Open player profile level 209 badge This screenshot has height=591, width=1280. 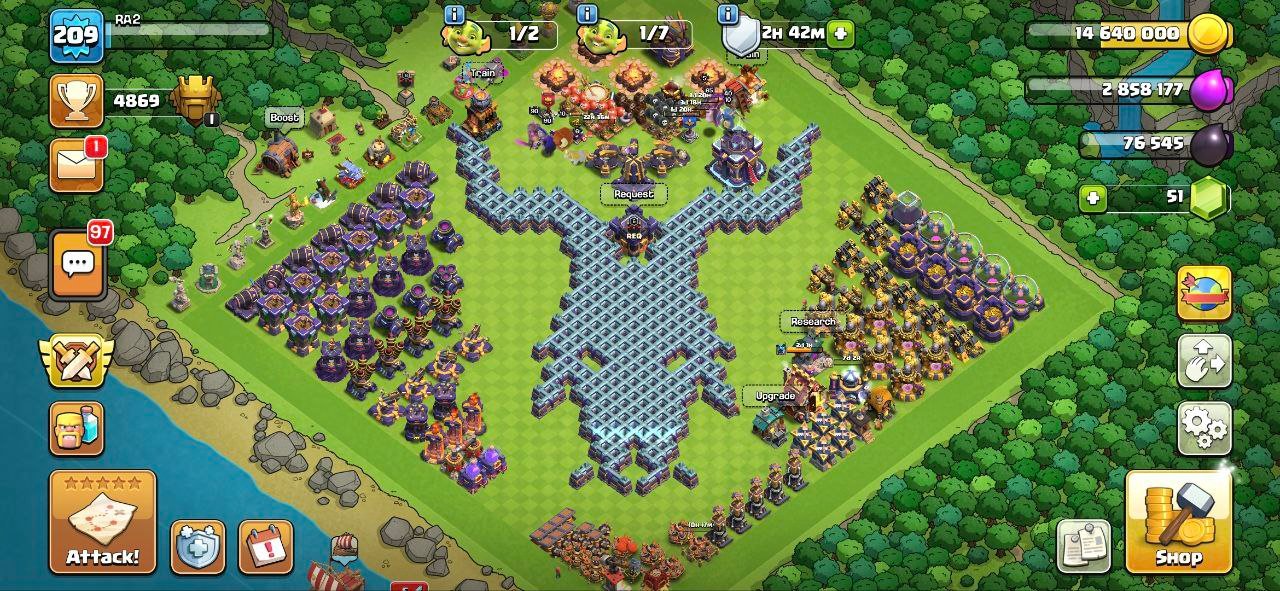point(76,36)
